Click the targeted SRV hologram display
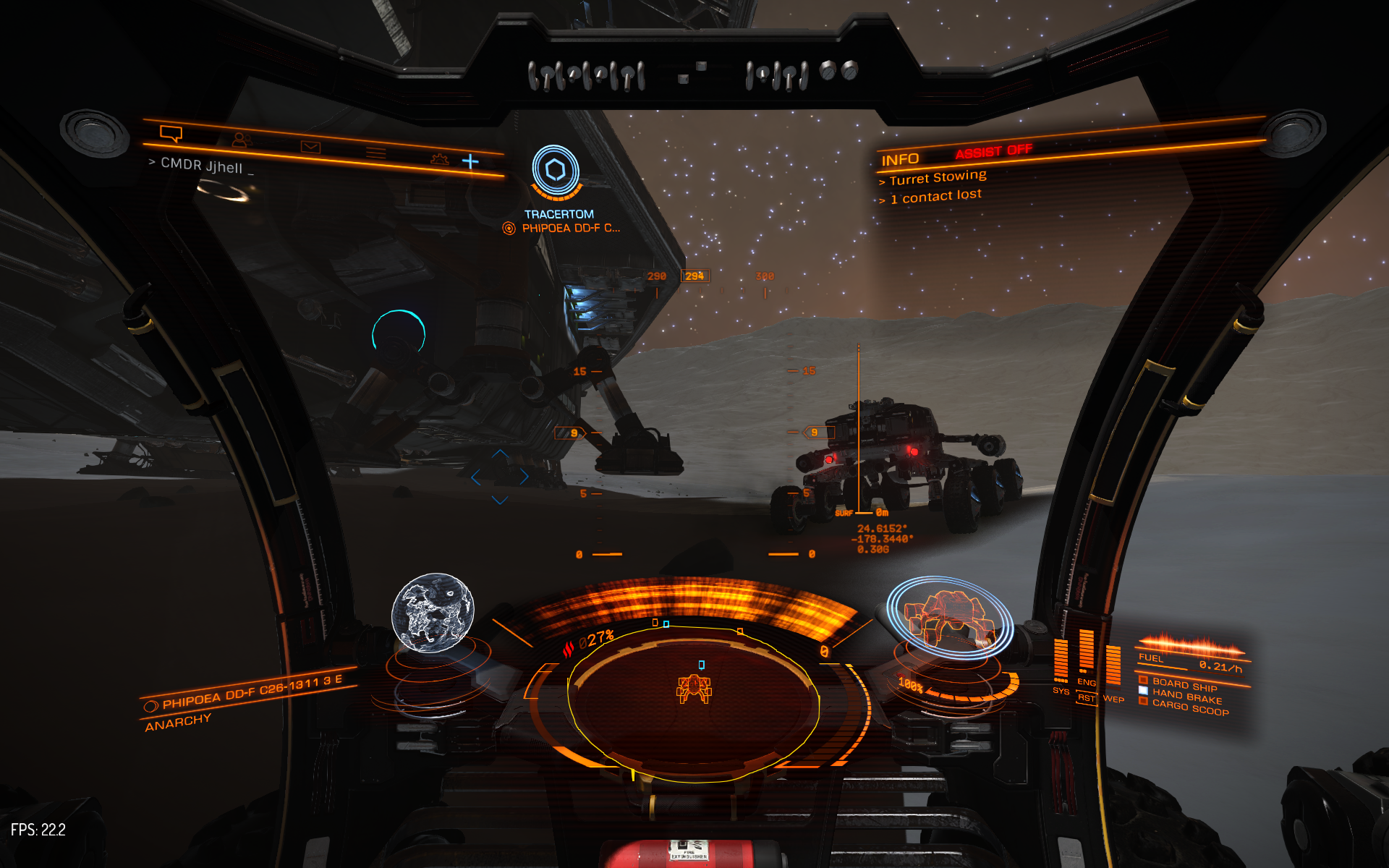 949,617
